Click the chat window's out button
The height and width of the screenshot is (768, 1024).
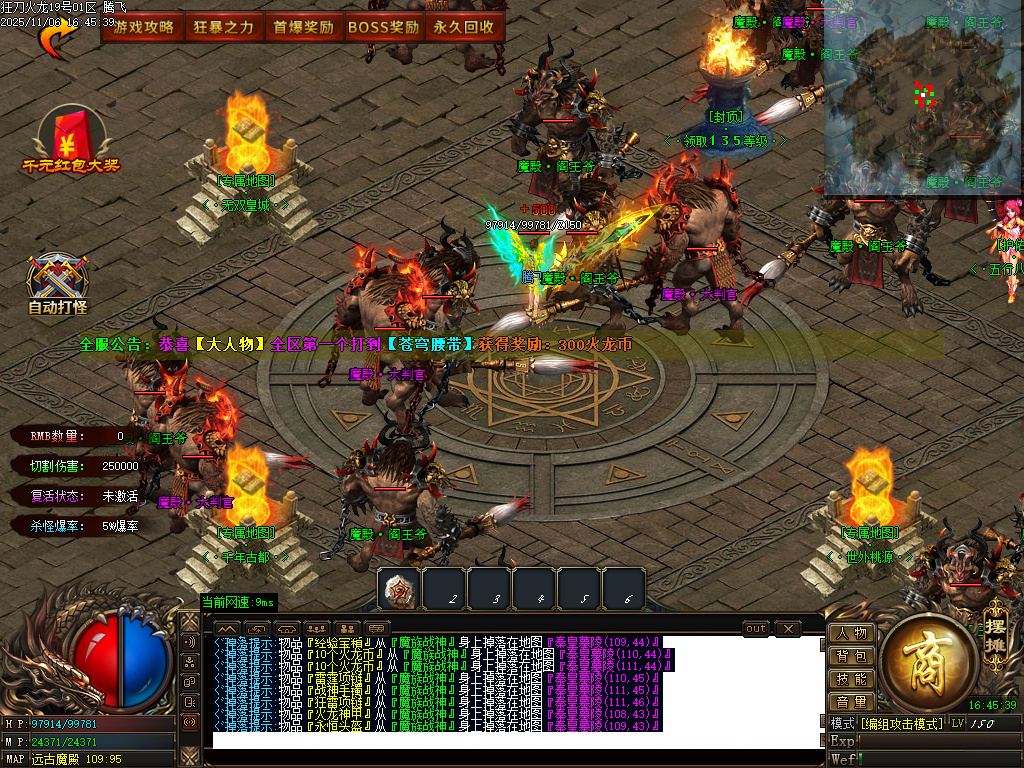click(757, 629)
